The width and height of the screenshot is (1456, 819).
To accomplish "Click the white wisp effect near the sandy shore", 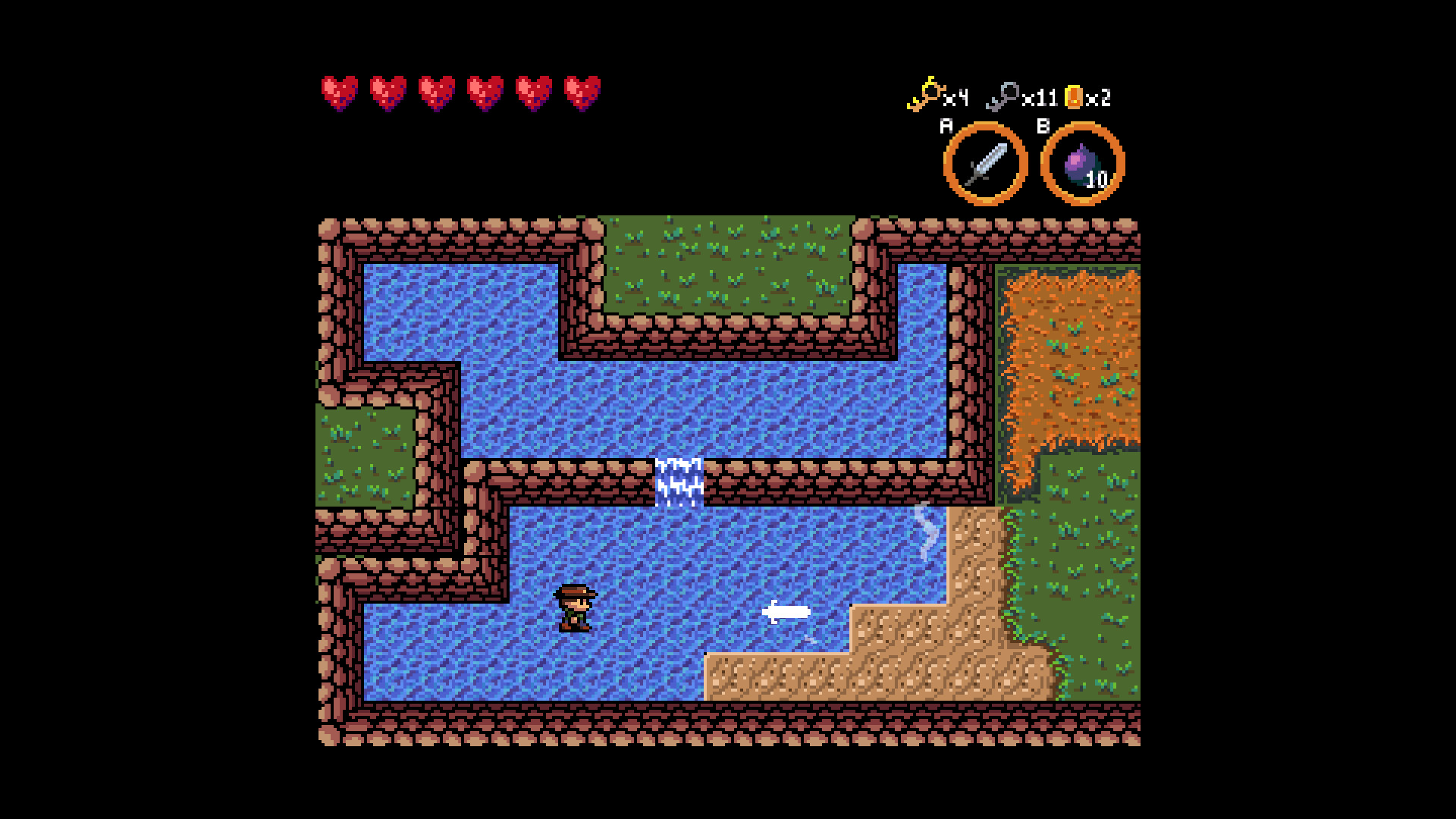I will tap(924, 532).
